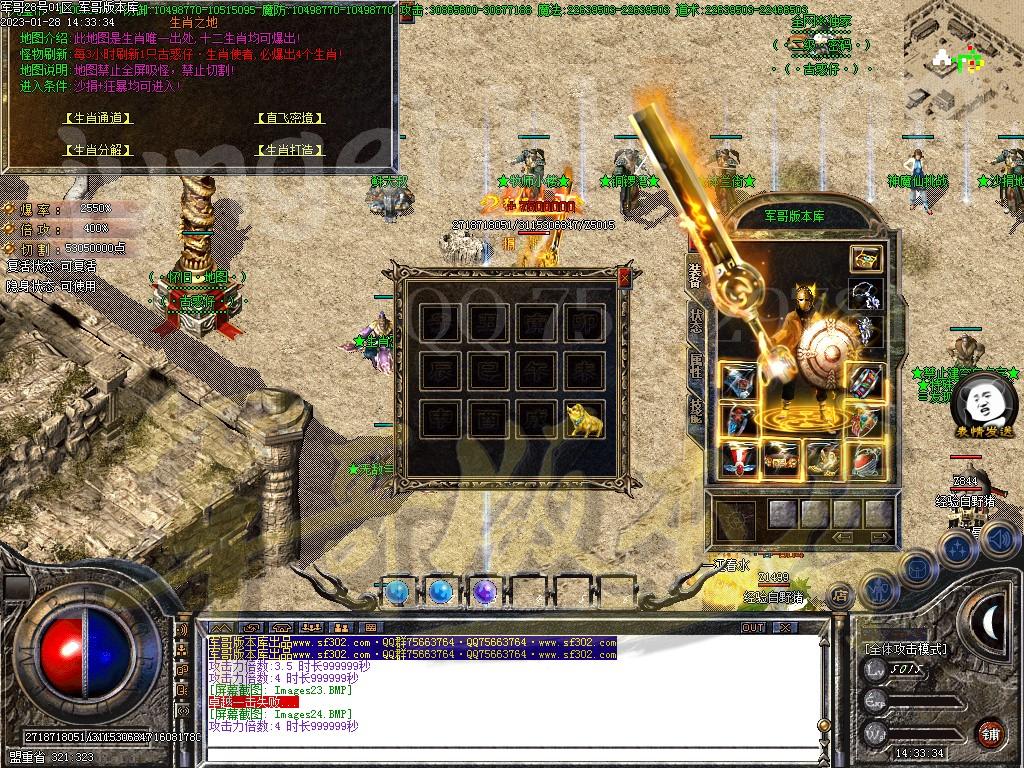Click the red 铺 stall button
Screen dimensions: 1024x768
coord(989,733)
